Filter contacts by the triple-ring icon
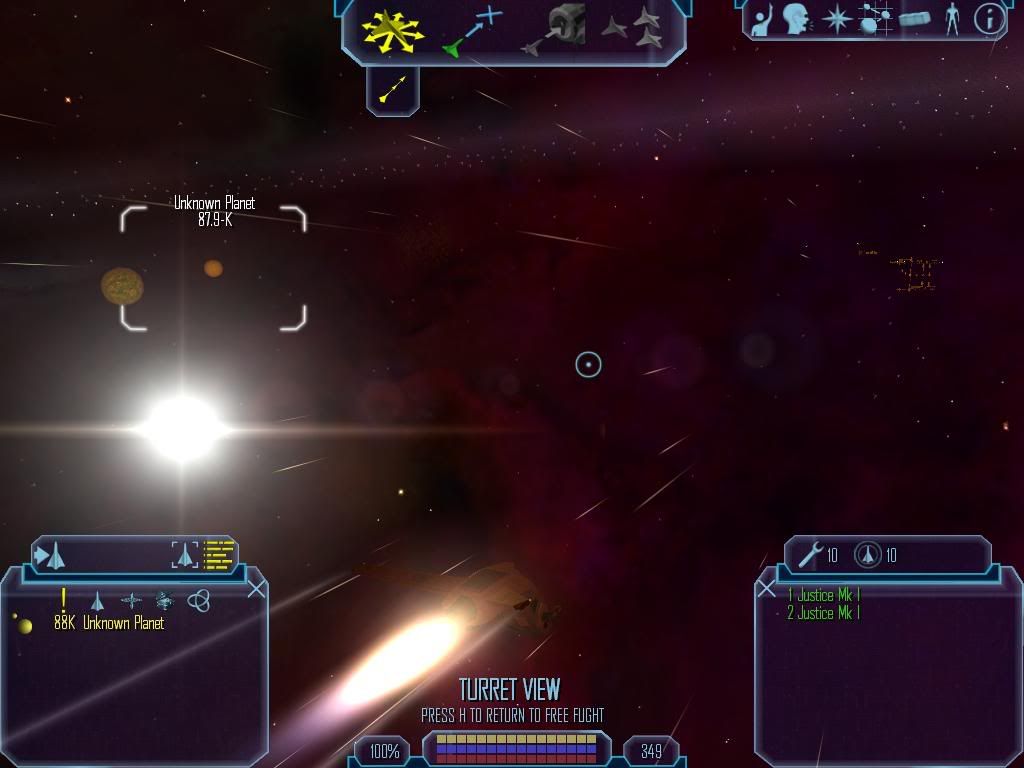This screenshot has height=768, width=1024. (199, 601)
